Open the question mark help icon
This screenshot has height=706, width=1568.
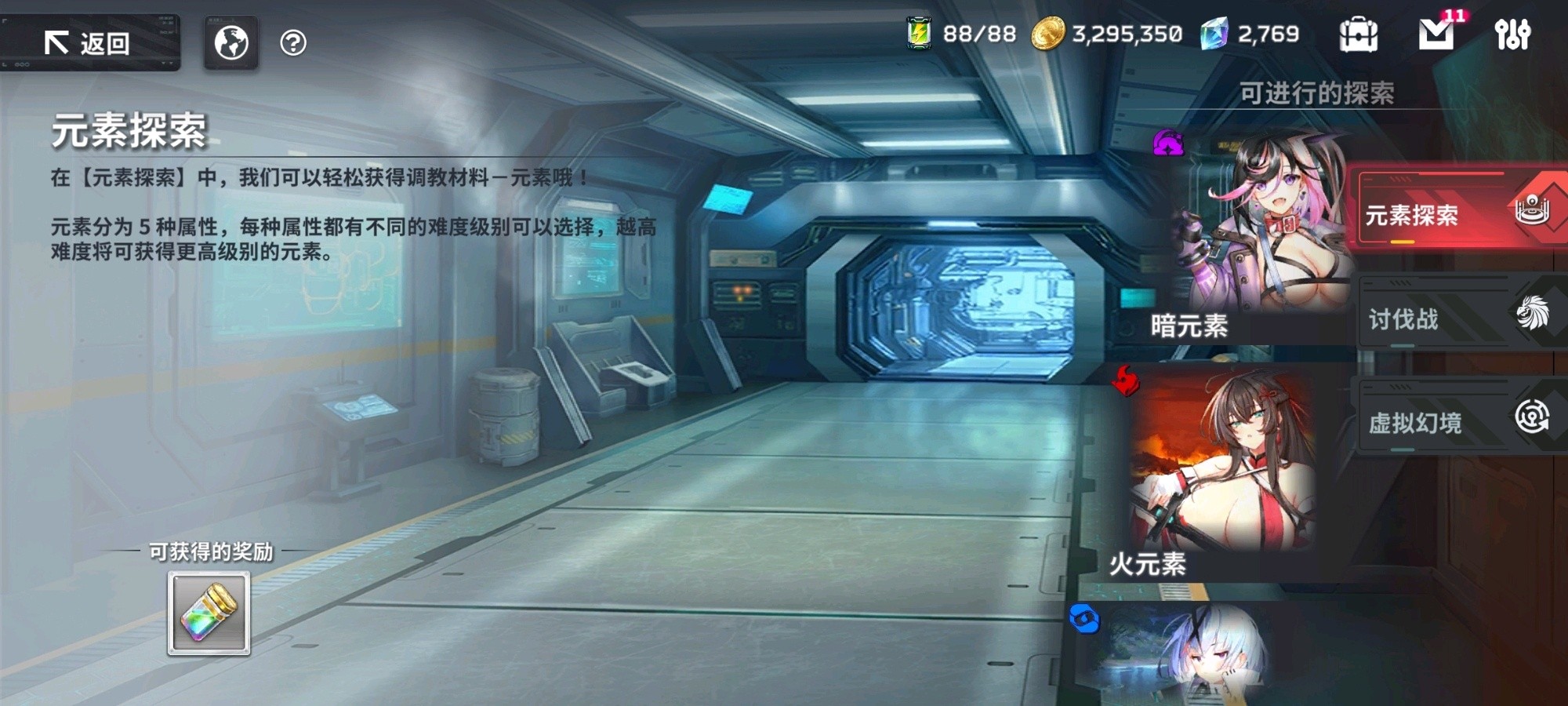(x=293, y=43)
